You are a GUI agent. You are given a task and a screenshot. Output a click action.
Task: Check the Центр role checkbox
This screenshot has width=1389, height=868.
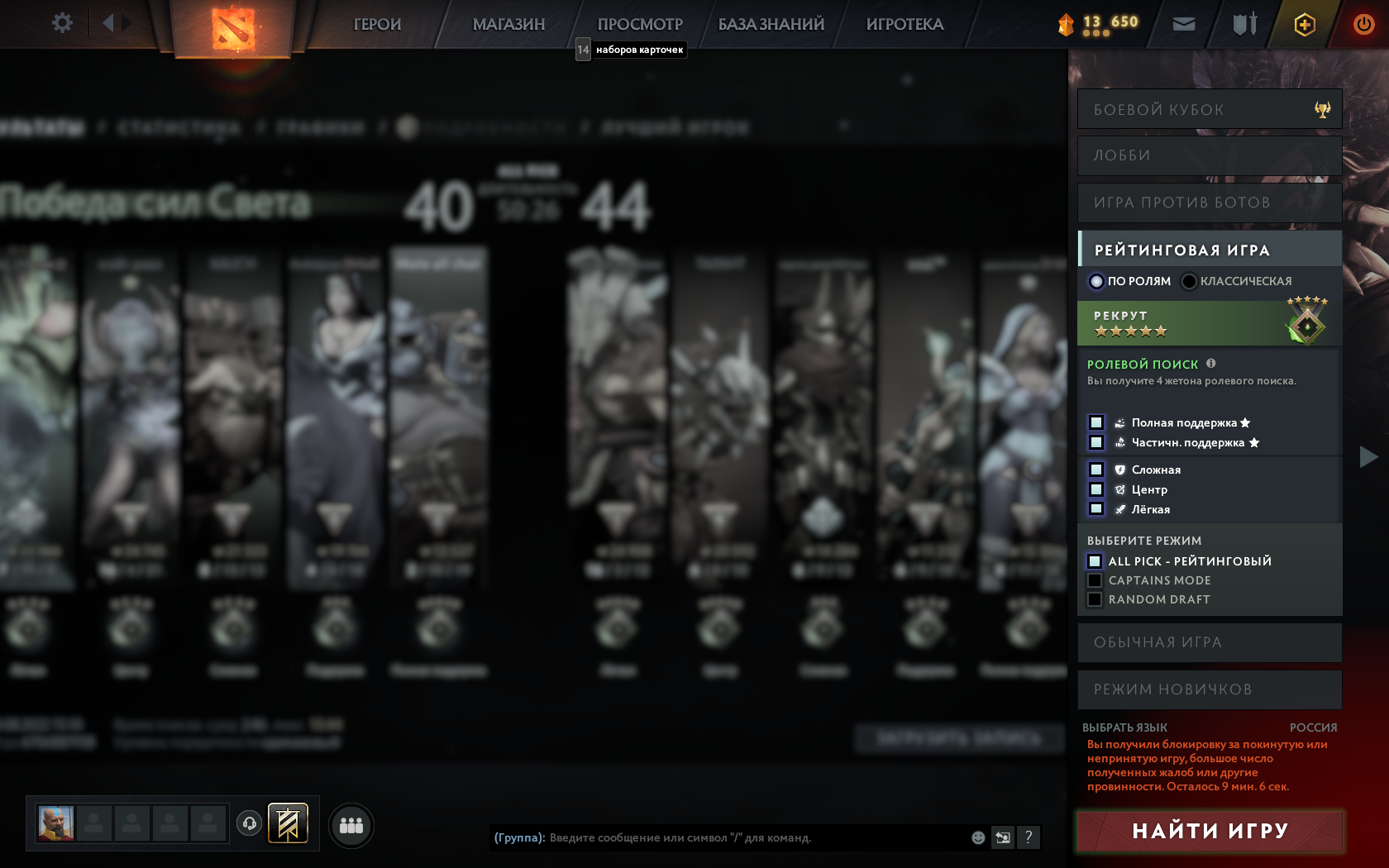(1097, 489)
